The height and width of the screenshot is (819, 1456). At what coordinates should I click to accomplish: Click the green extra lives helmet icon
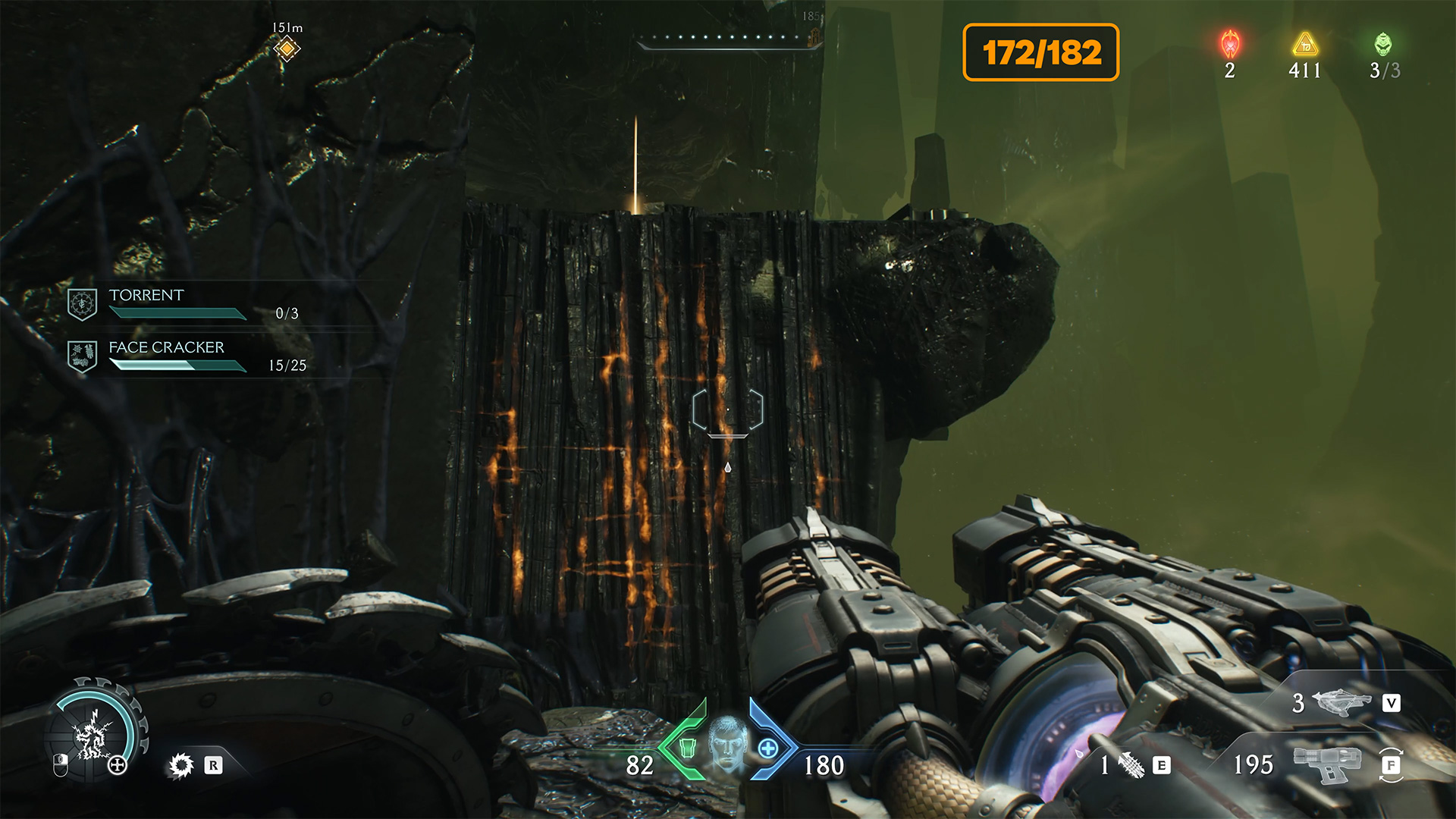click(x=1383, y=45)
